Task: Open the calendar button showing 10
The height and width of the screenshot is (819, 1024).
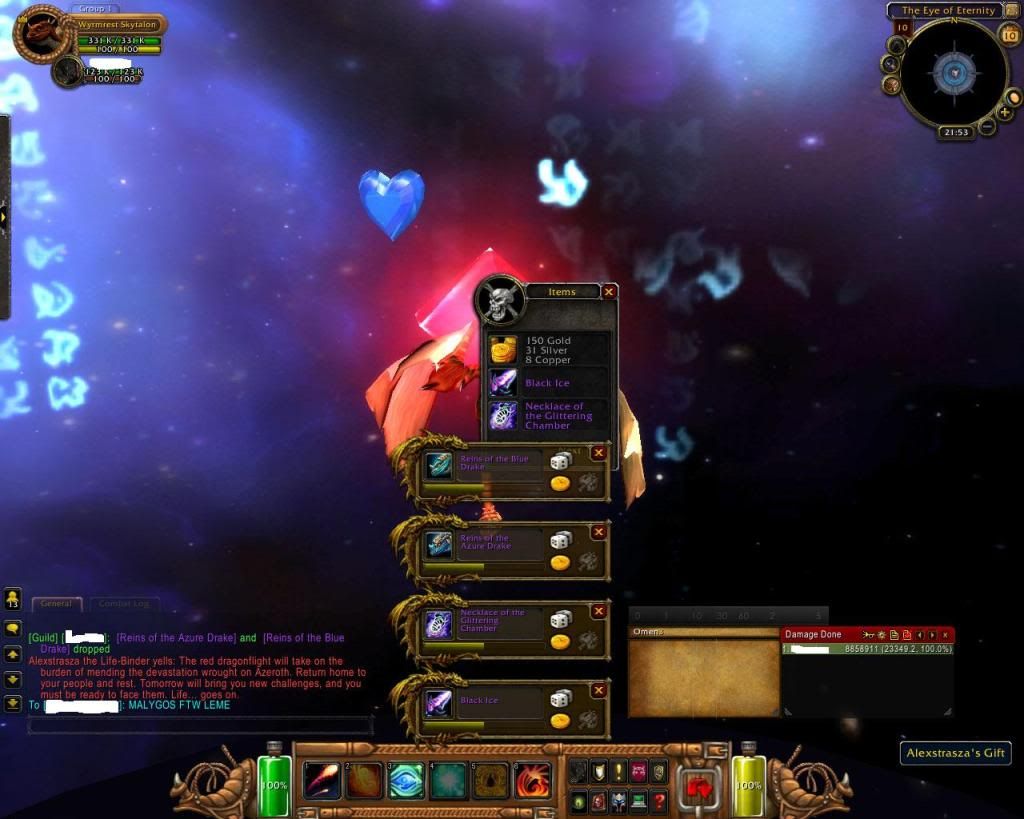Action: pyautogui.click(x=1009, y=35)
